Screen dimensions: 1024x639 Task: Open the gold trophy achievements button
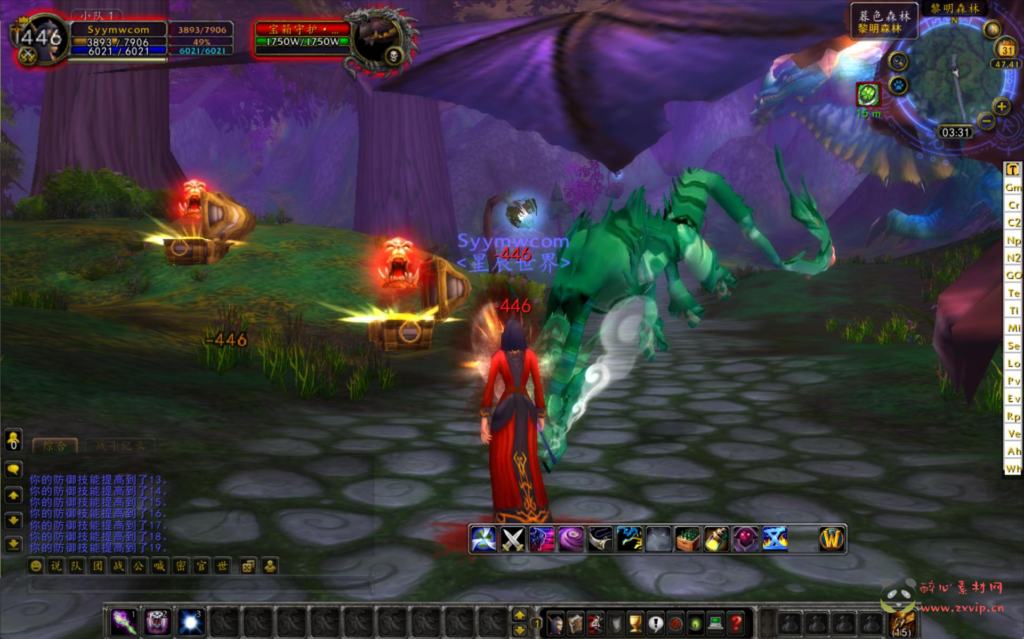point(635,623)
